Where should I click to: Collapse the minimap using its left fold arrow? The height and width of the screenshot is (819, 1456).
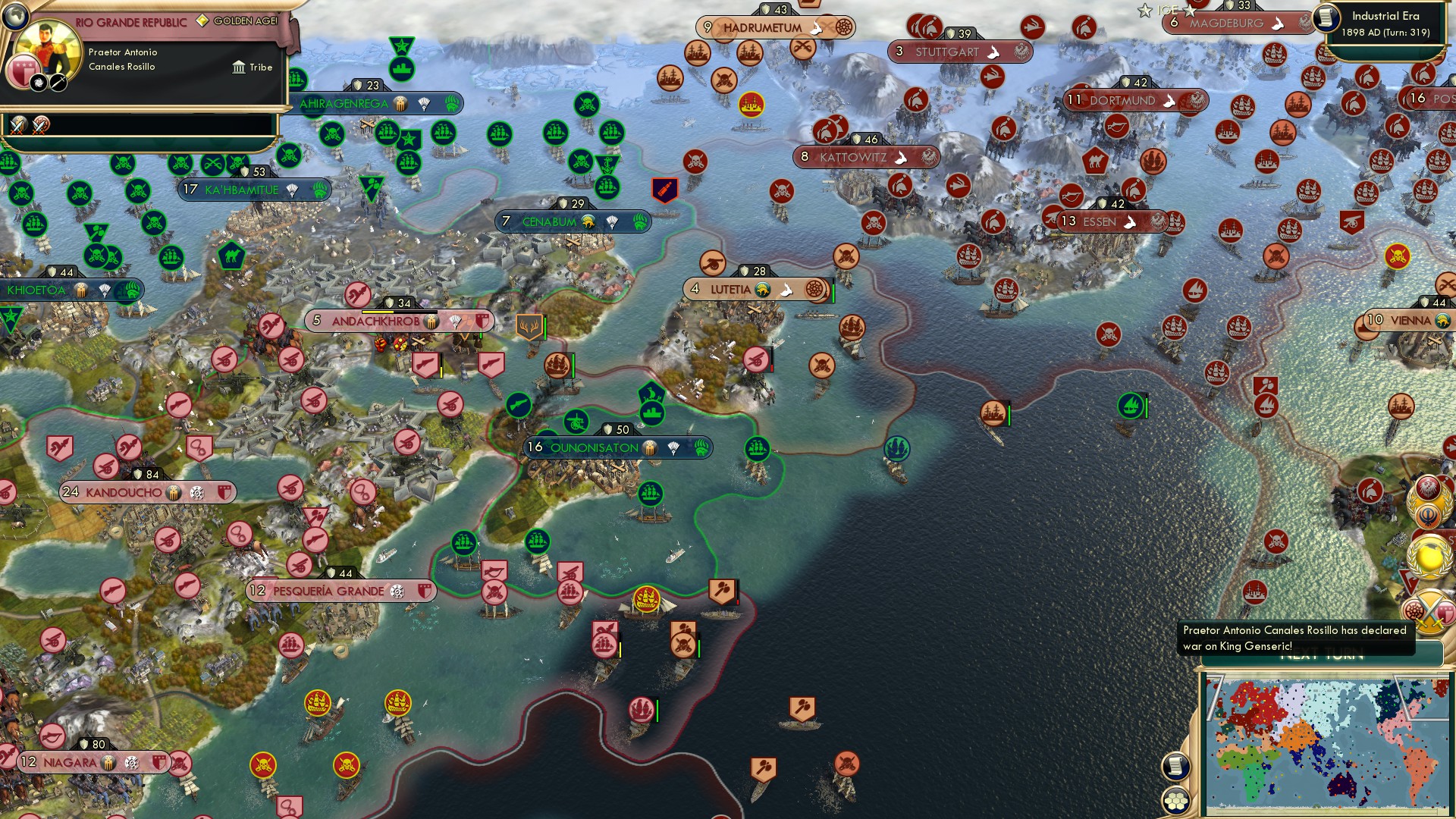(x=1213, y=696)
